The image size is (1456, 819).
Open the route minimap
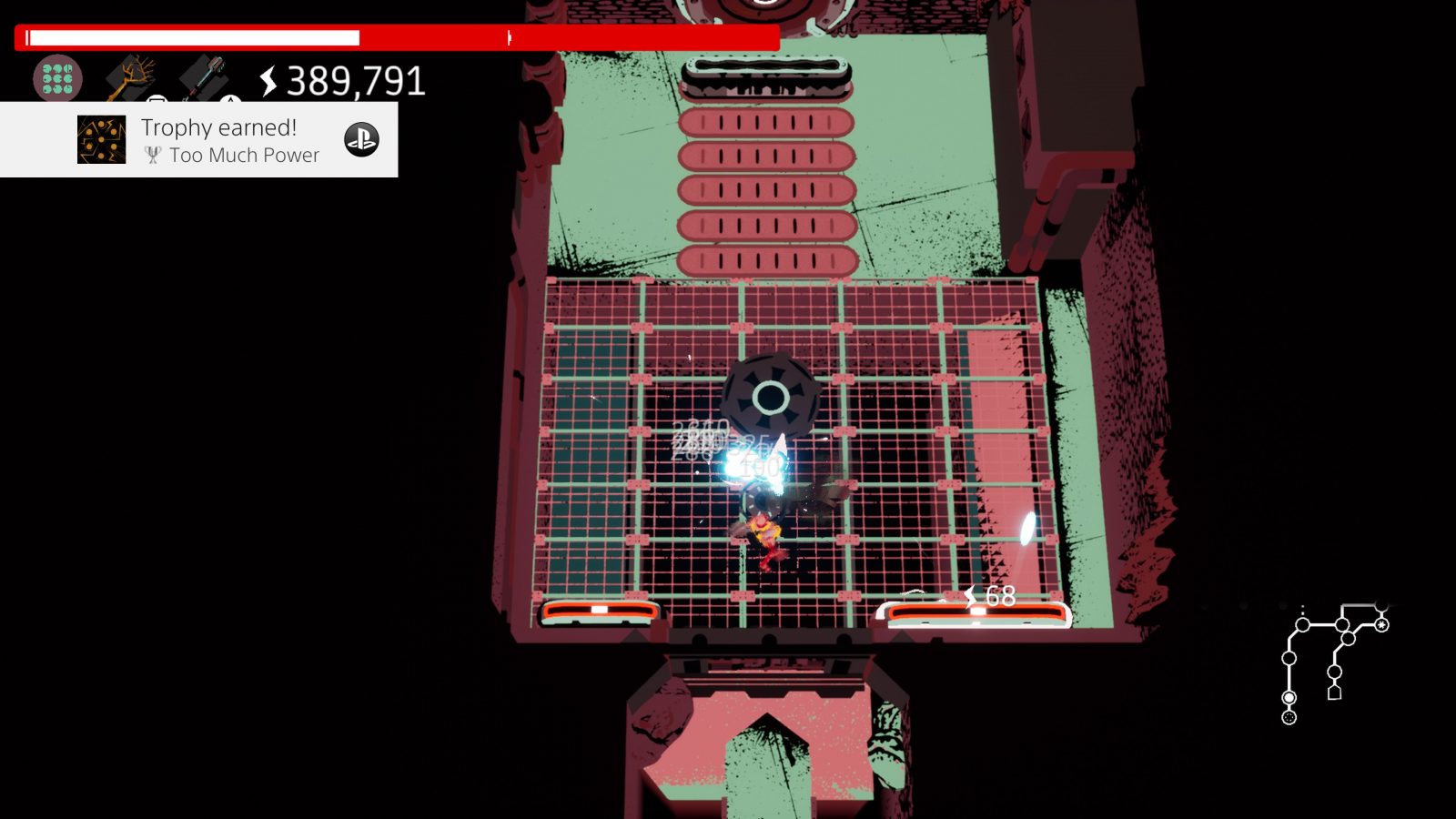1335,662
